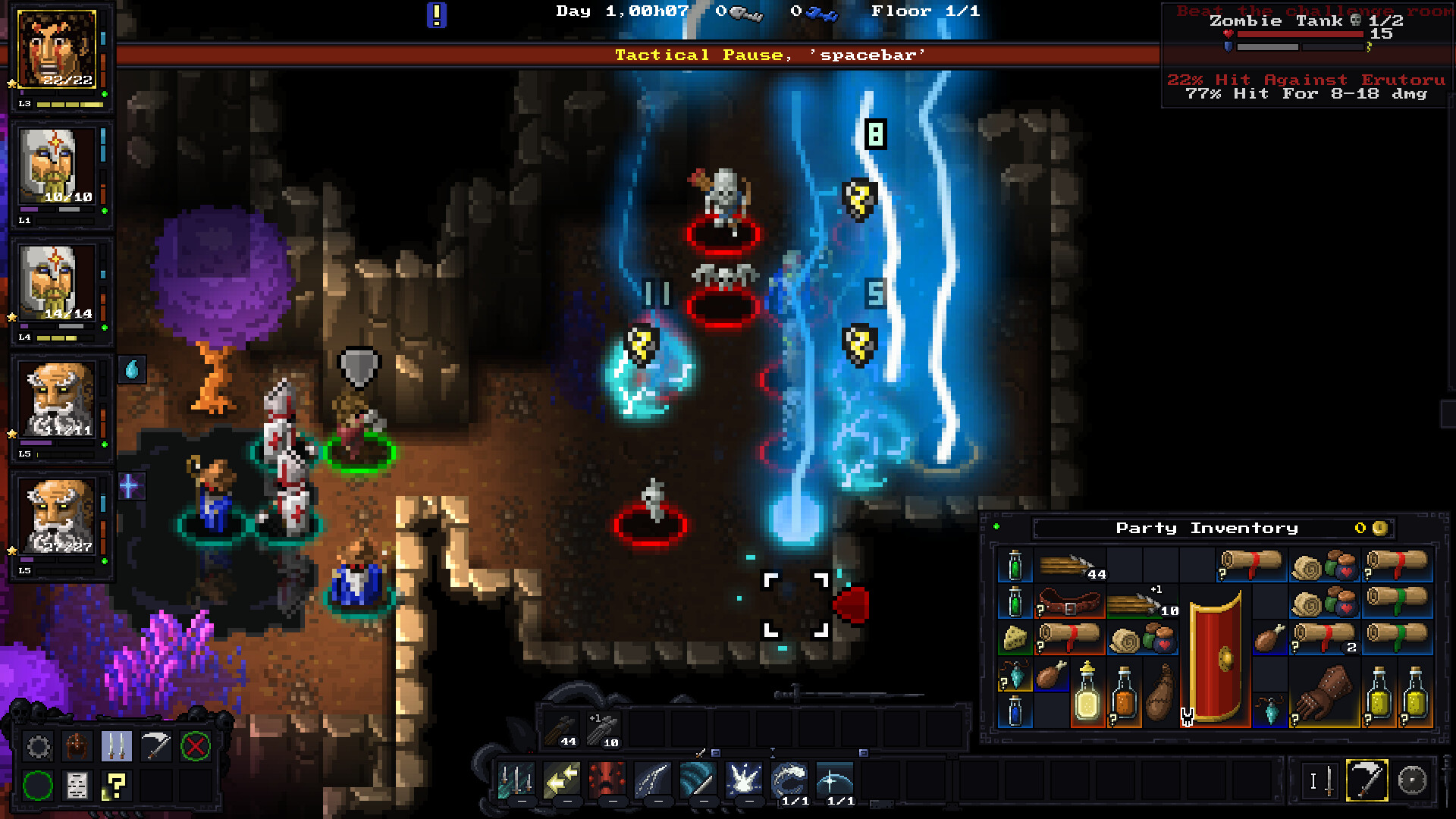This screenshot has width=1456, height=819.
Task: Click the blue exclamation warning icon at top
Action: 437,14
